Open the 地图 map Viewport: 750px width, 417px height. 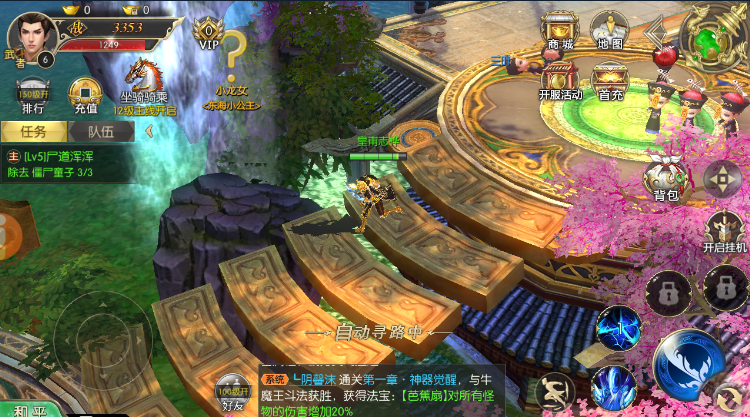point(609,33)
